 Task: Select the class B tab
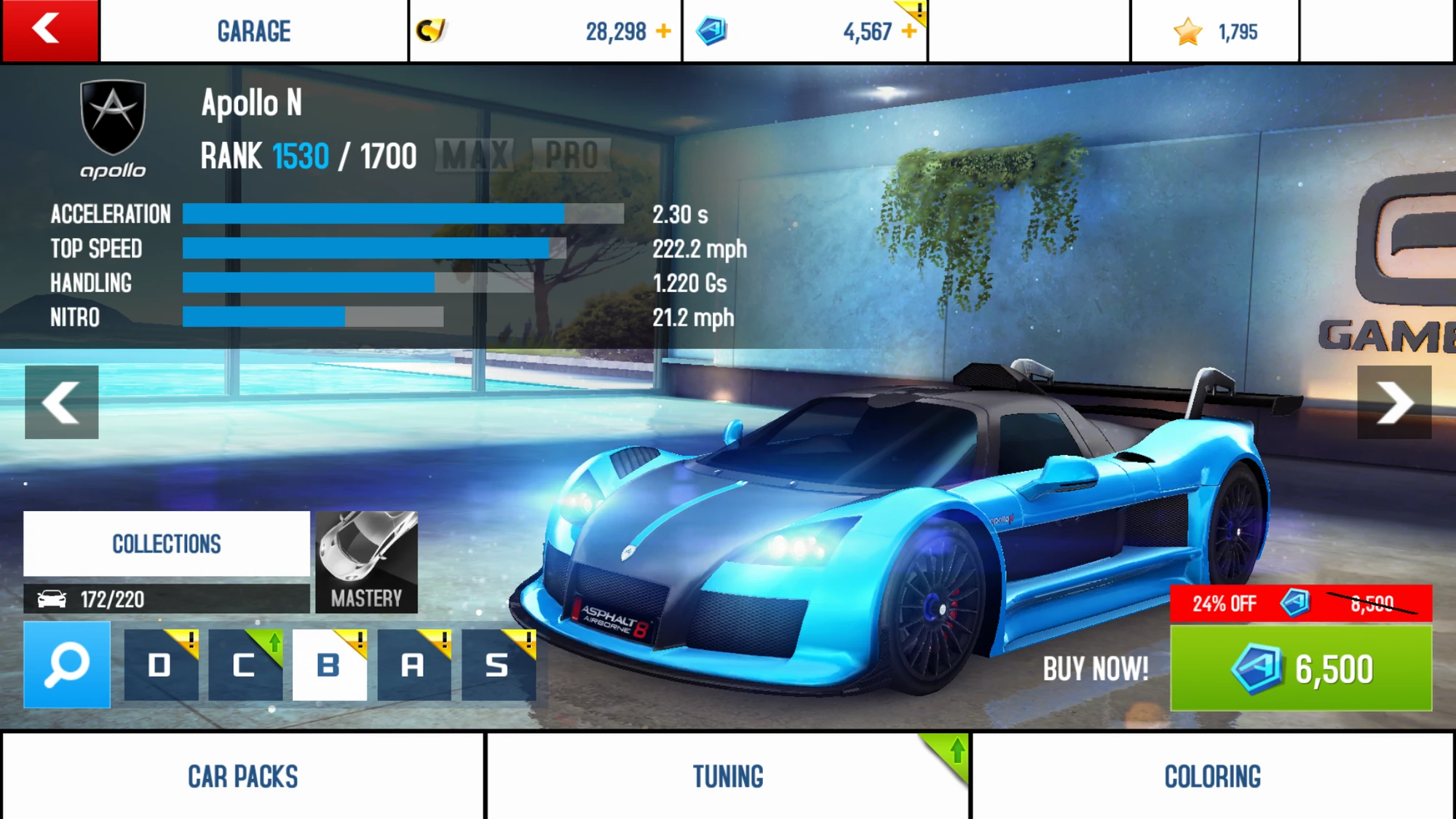[x=329, y=665]
